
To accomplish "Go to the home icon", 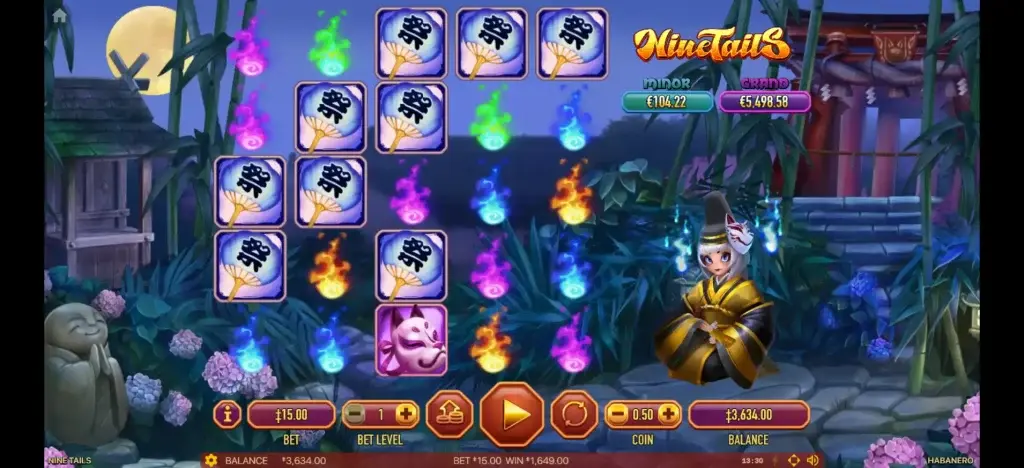I will (59, 15).
